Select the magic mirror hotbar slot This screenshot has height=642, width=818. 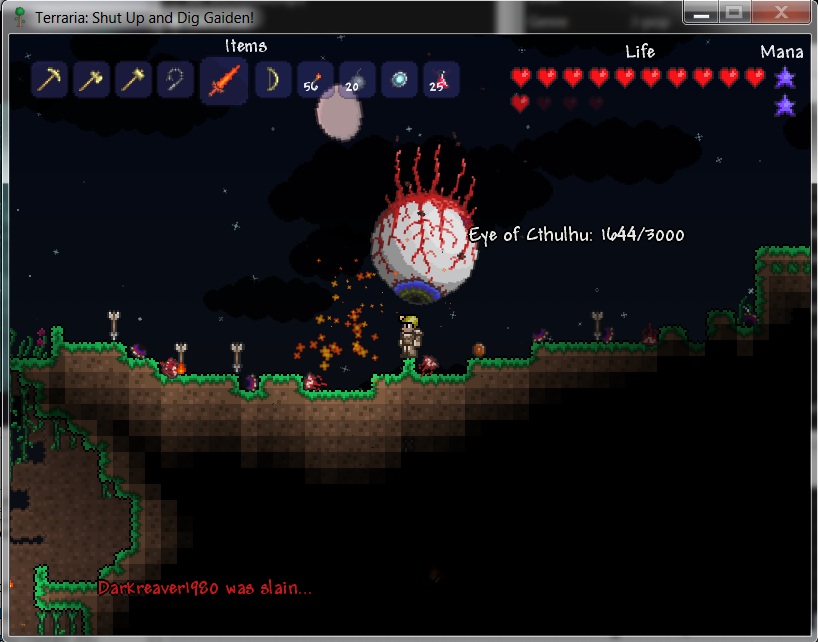(399, 80)
